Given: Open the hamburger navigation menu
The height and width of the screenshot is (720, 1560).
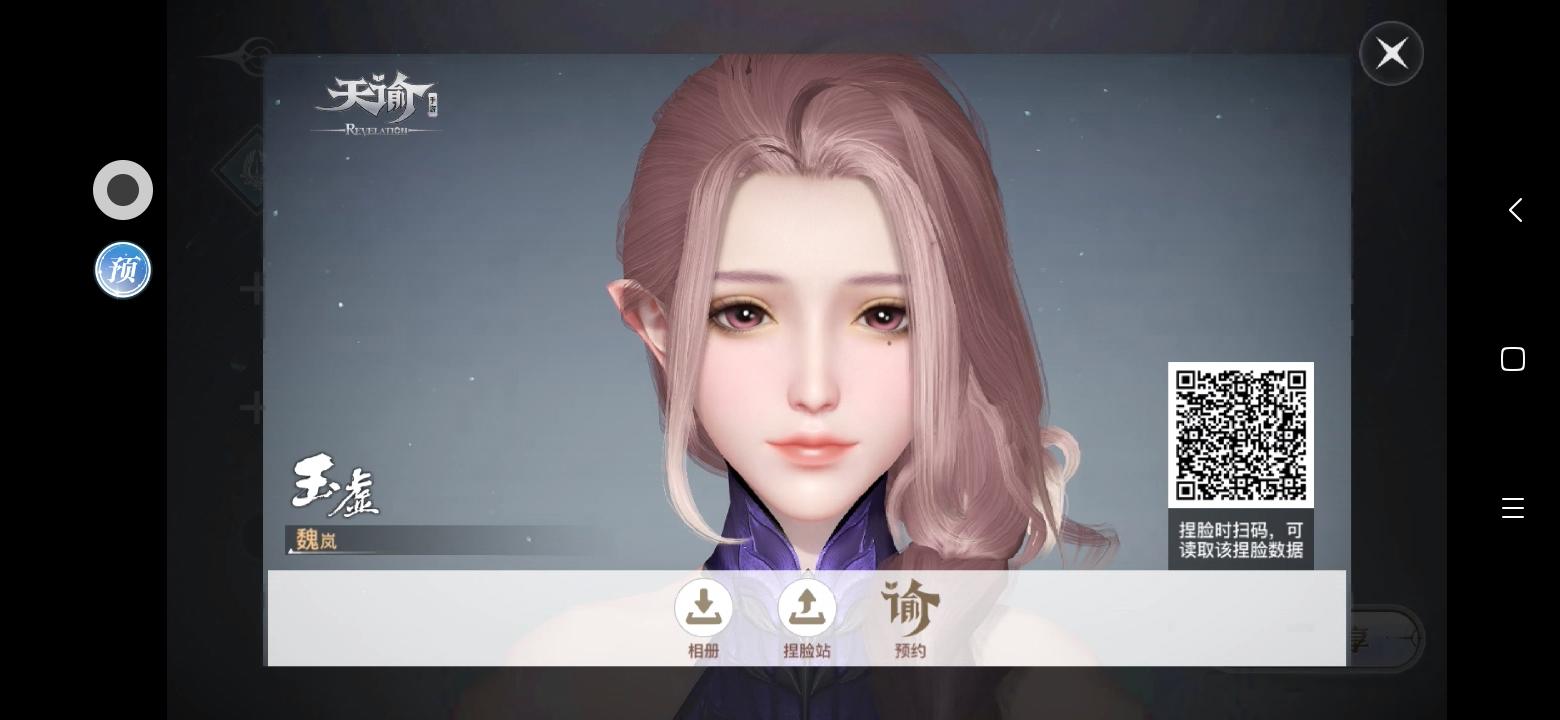Looking at the screenshot, I should [1513, 507].
